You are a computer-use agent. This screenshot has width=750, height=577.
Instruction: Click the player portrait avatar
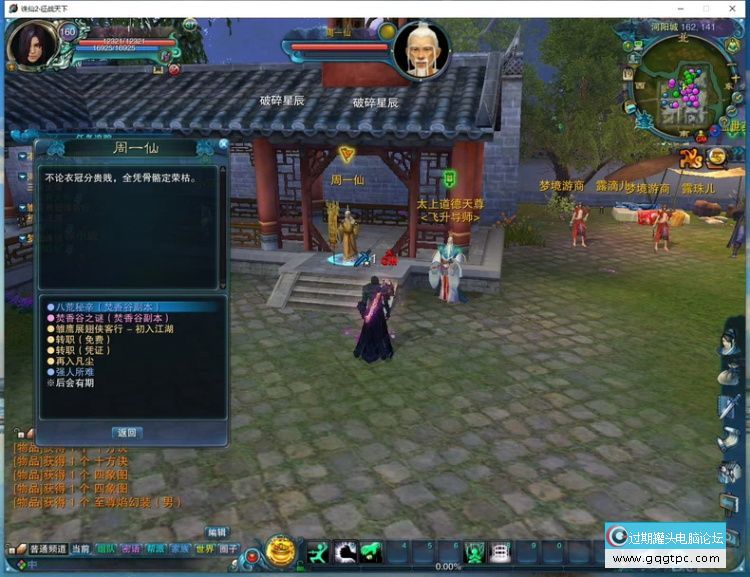click(x=31, y=45)
